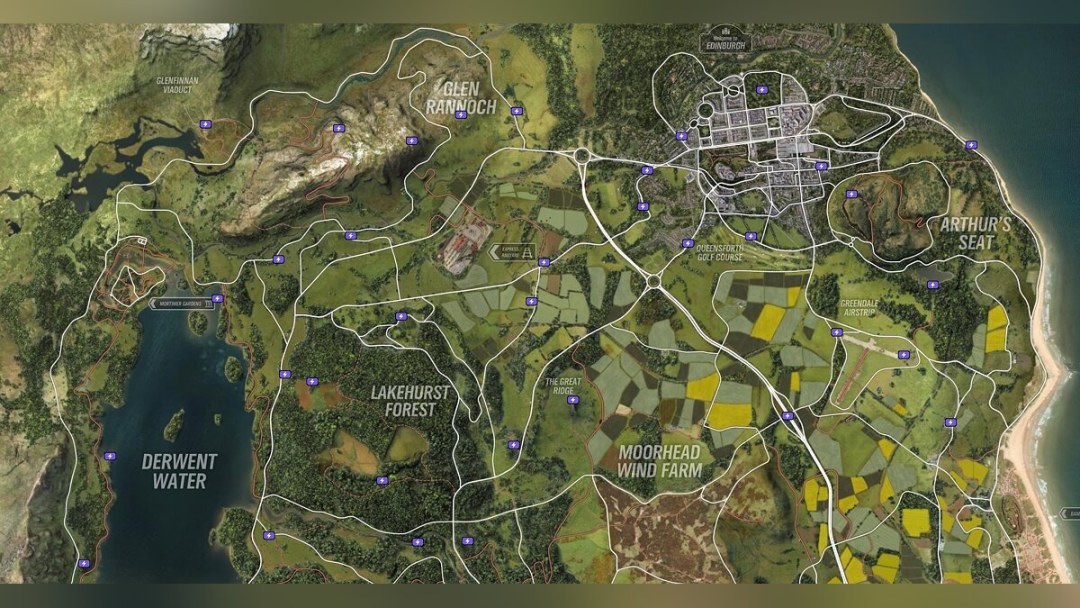The height and width of the screenshot is (608, 1080).
Task: Open the Mortimer Gardens landmark sign
Action: tap(180, 303)
